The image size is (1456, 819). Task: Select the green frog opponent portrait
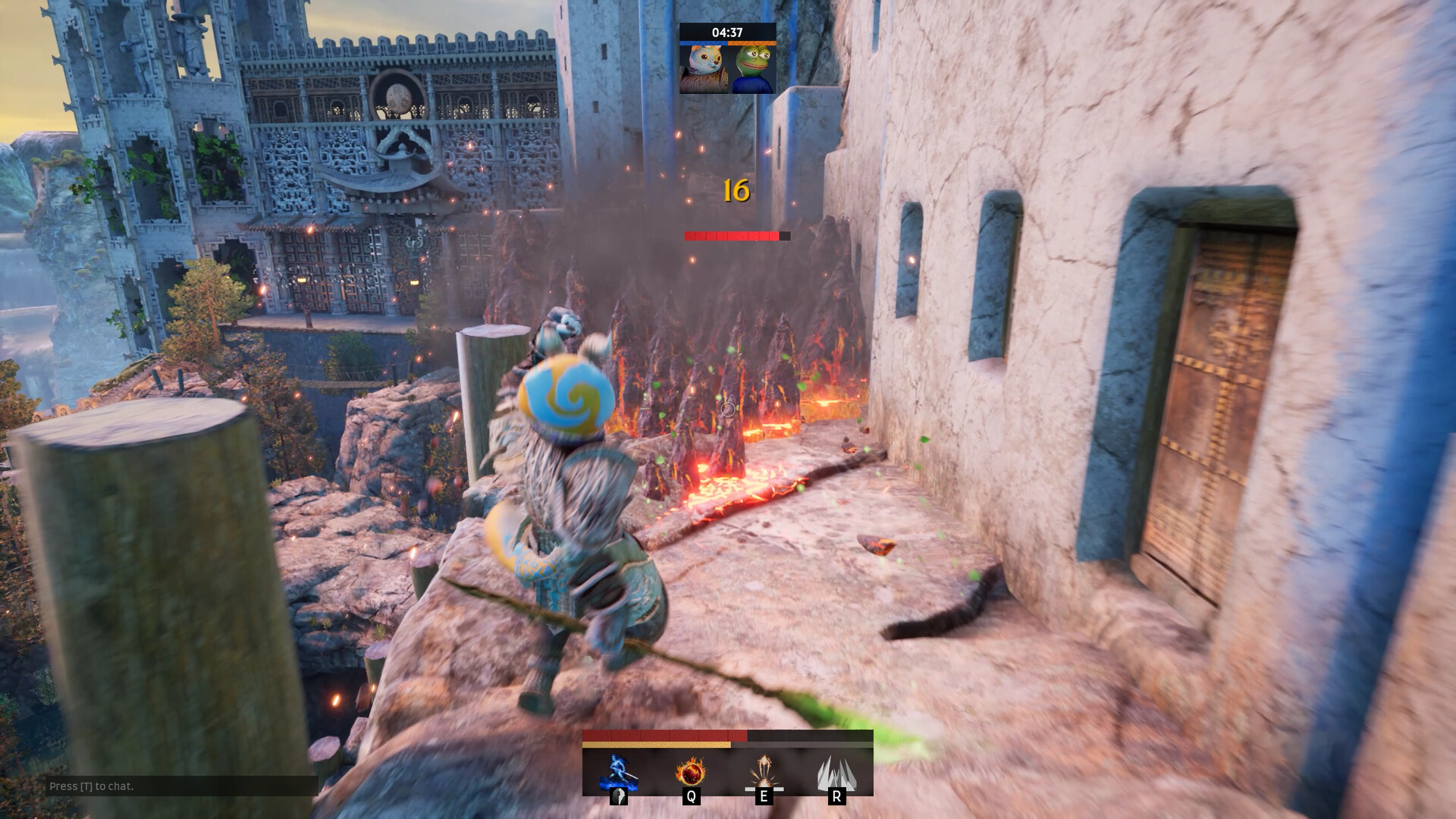point(752,69)
